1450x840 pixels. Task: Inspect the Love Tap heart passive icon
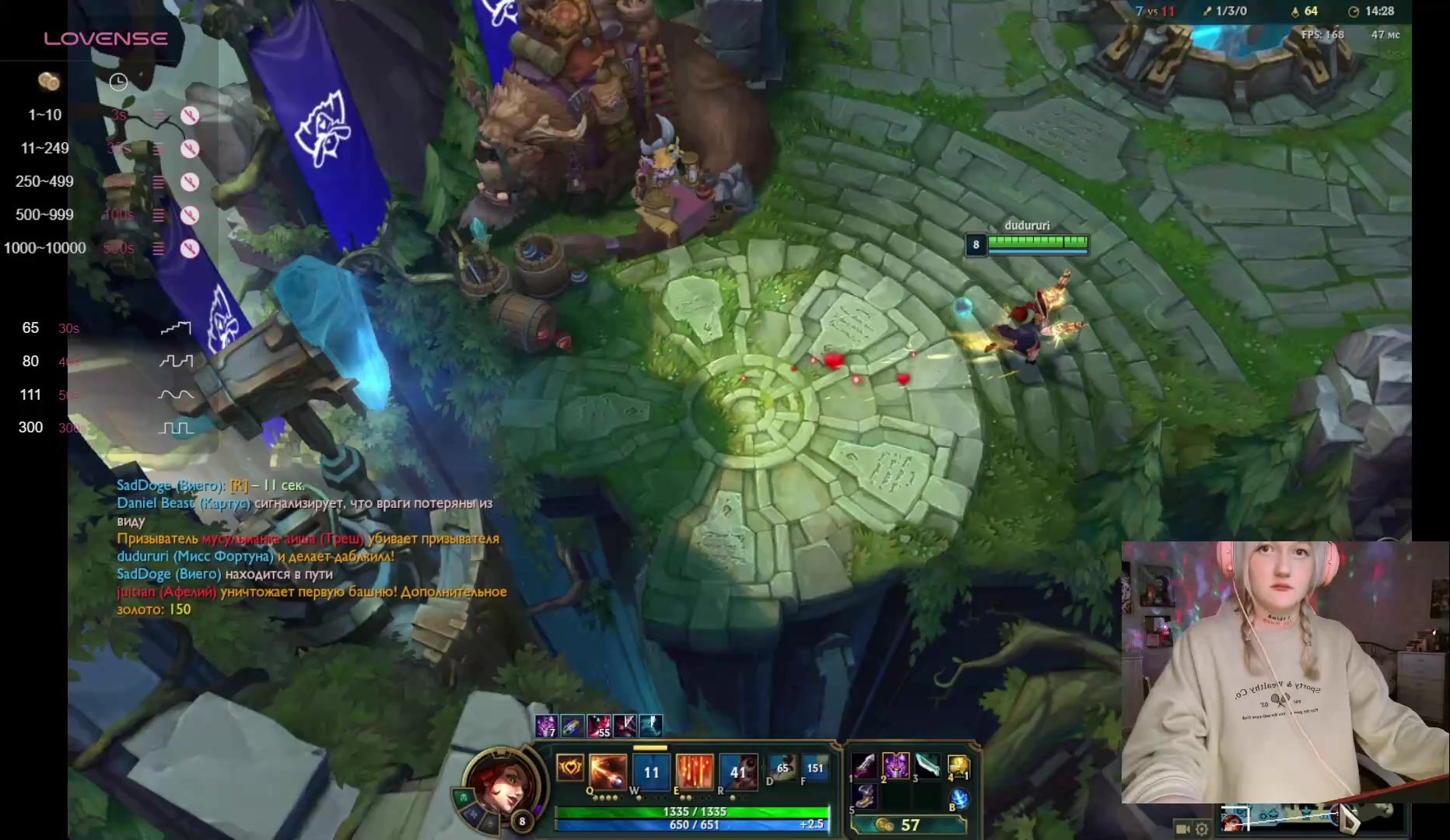(570, 768)
